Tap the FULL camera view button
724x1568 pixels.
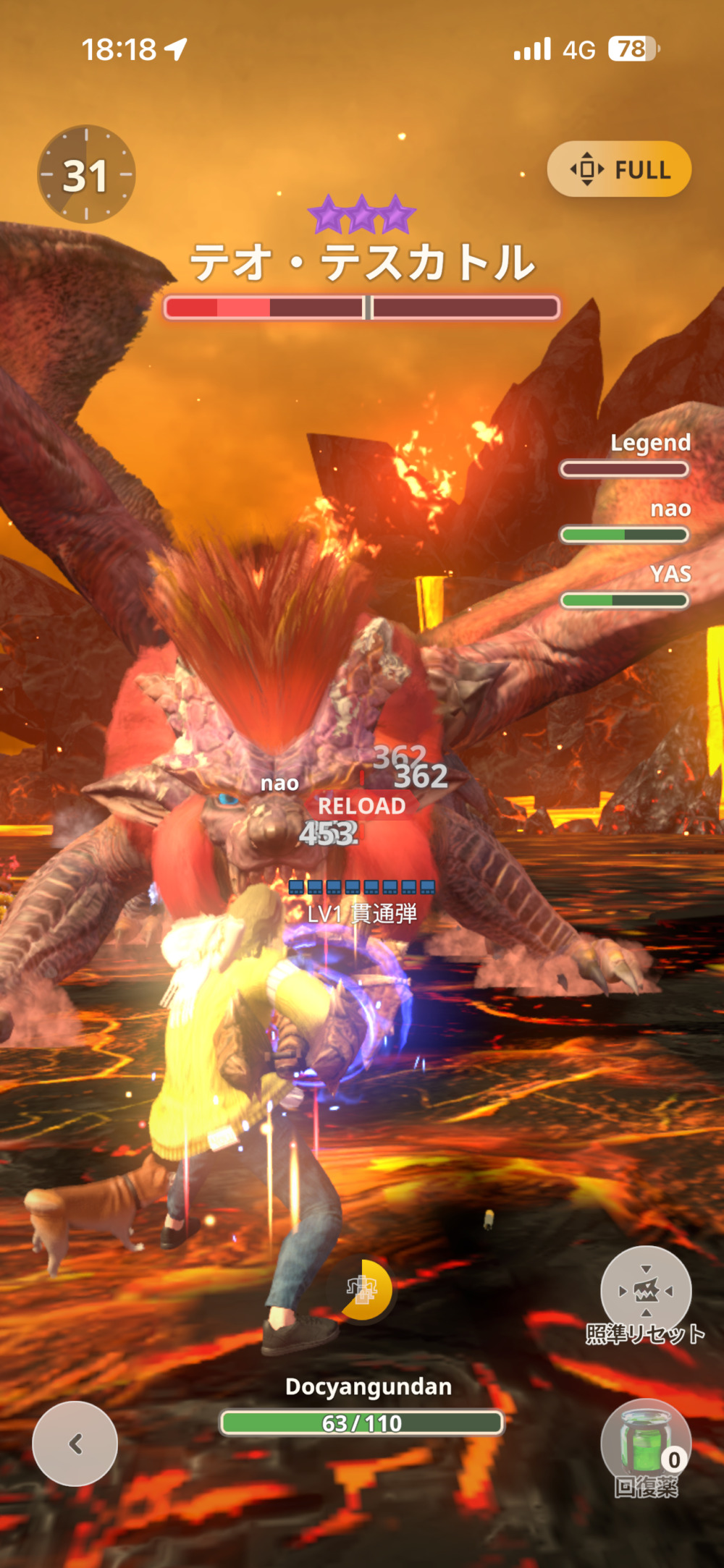[619, 169]
